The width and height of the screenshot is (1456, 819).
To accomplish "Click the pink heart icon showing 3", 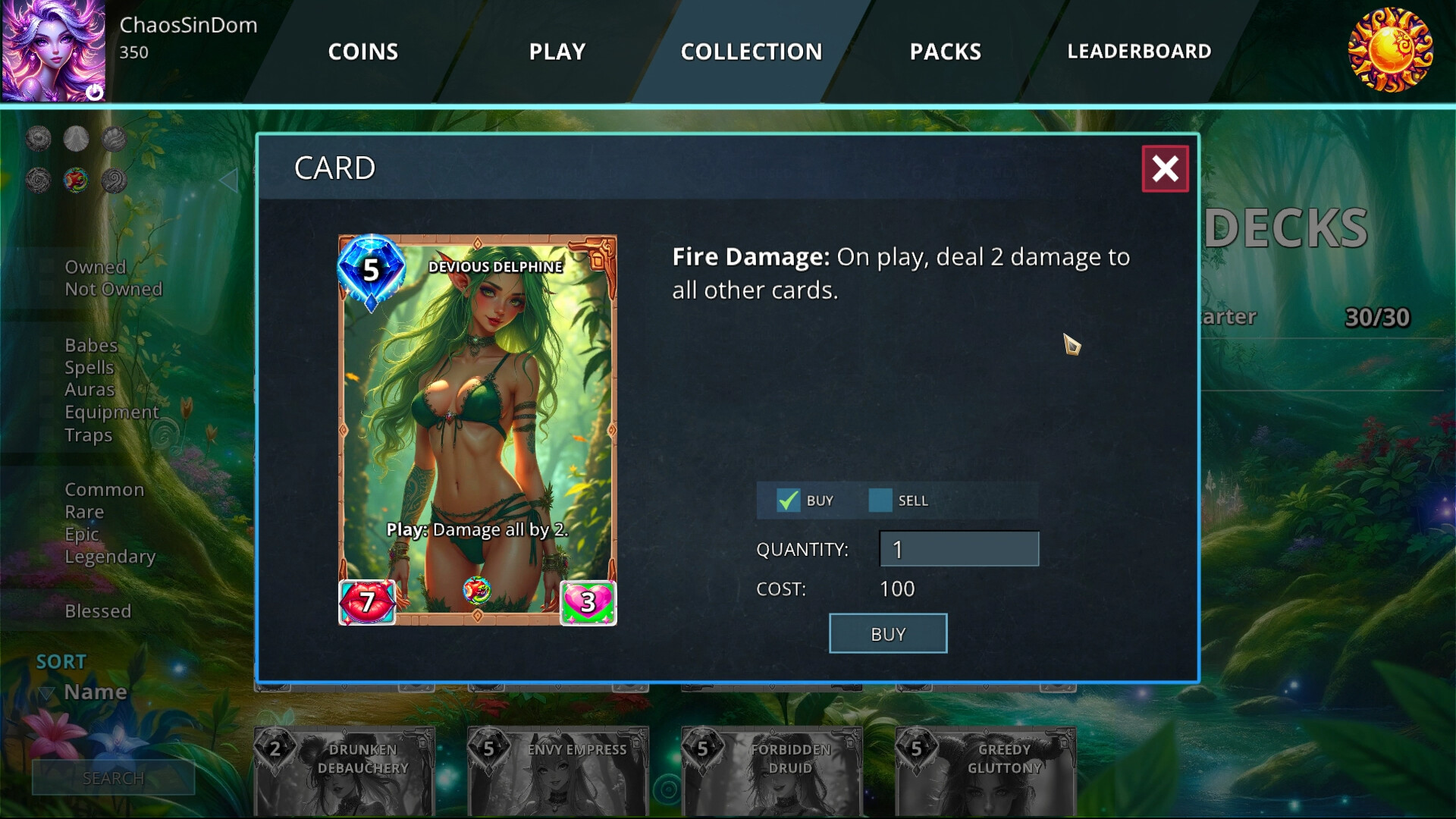I will pos(586,604).
